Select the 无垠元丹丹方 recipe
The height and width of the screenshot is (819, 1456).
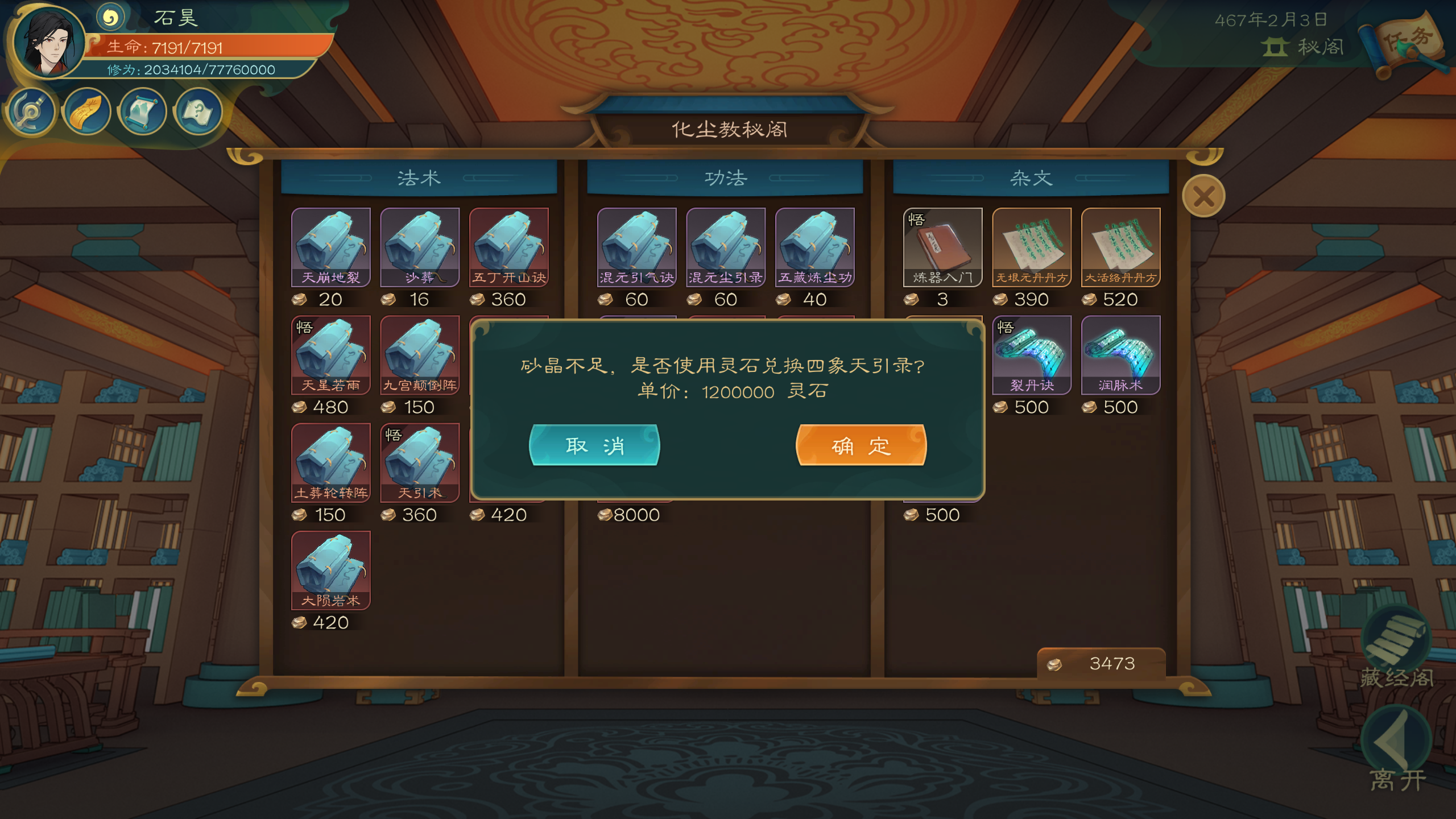click(1032, 247)
